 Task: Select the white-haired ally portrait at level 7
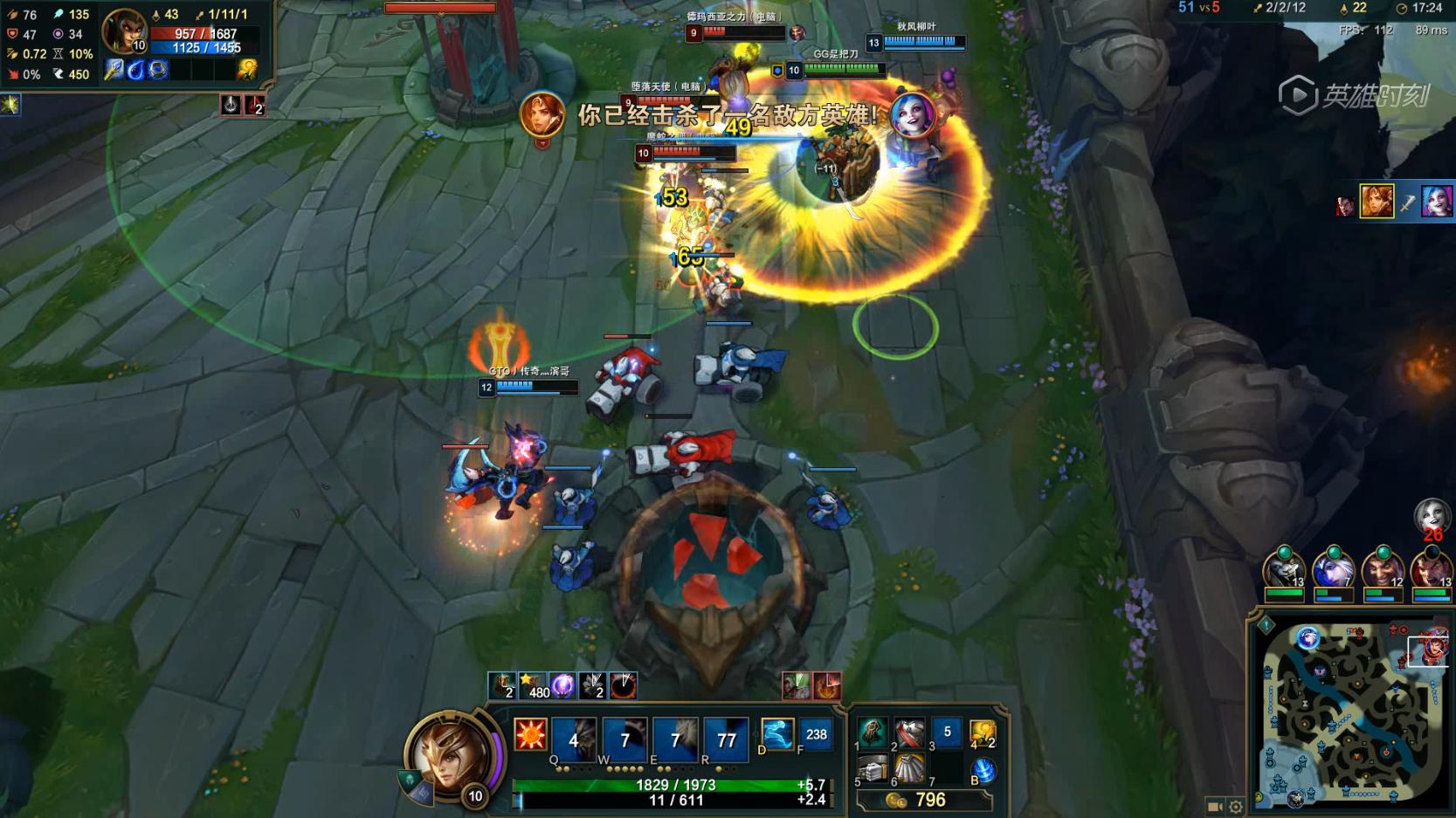[1333, 572]
